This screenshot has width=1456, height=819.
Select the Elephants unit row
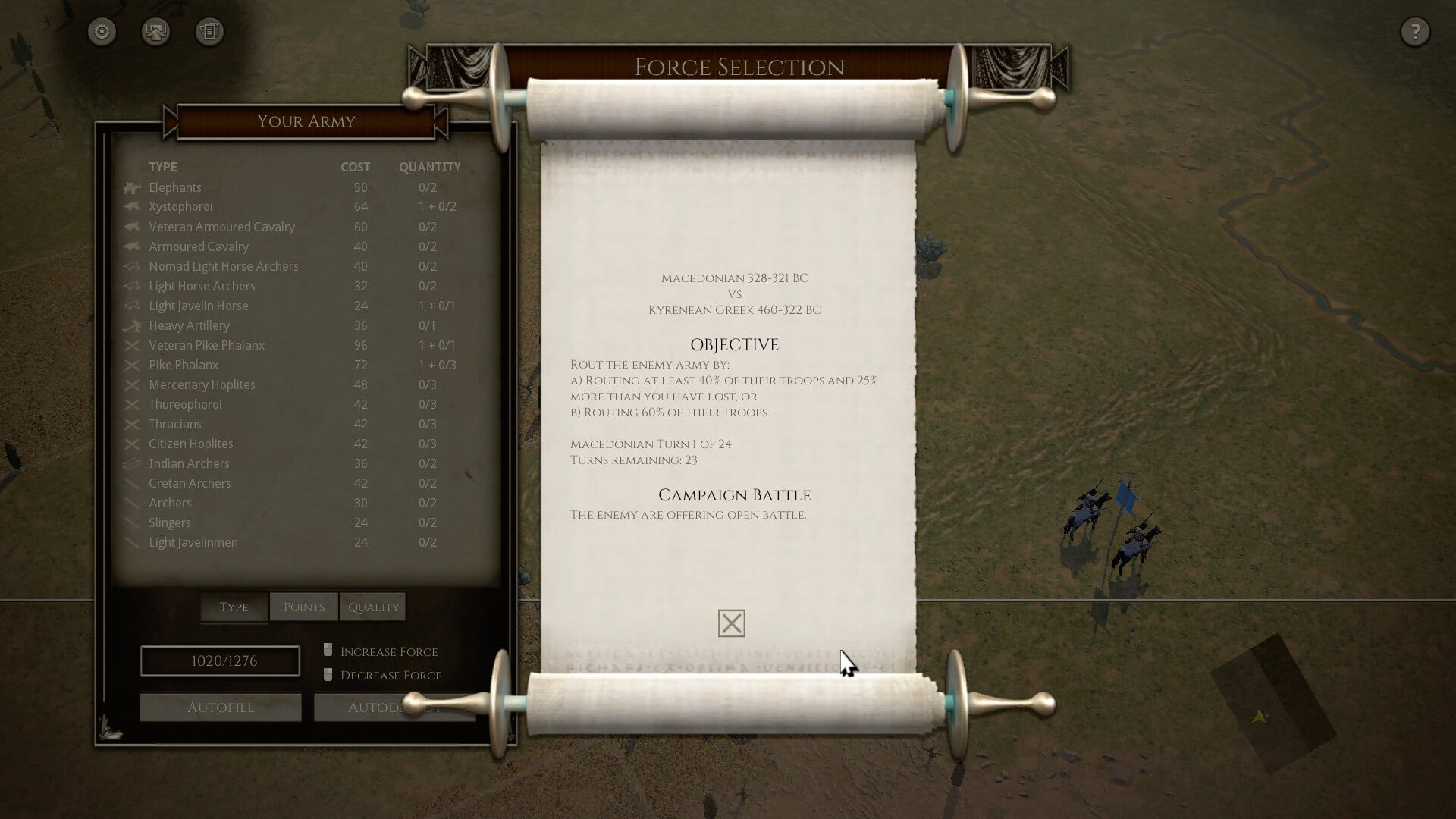click(x=175, y=187)
